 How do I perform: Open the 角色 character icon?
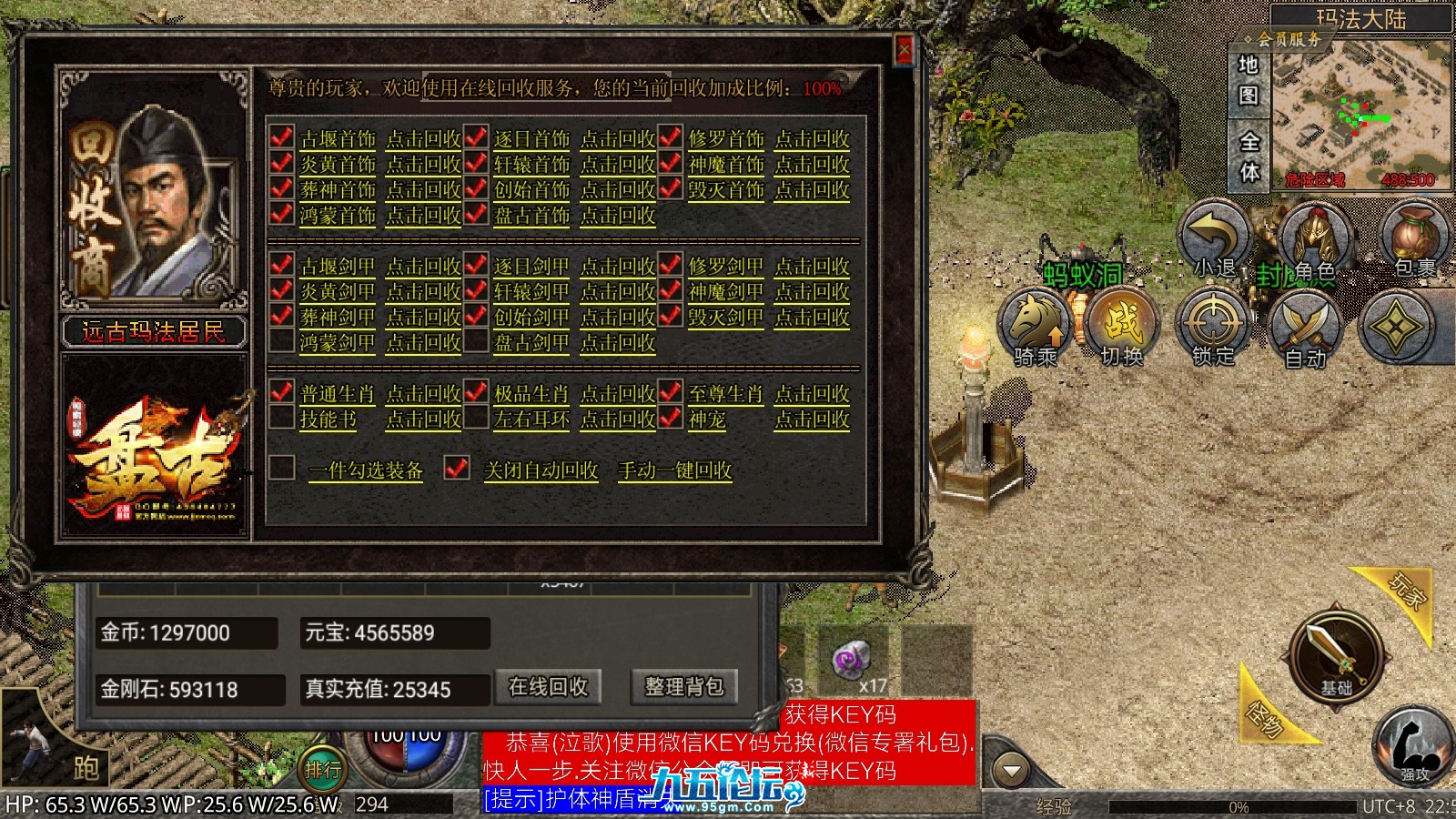(x=1312, y=241)
